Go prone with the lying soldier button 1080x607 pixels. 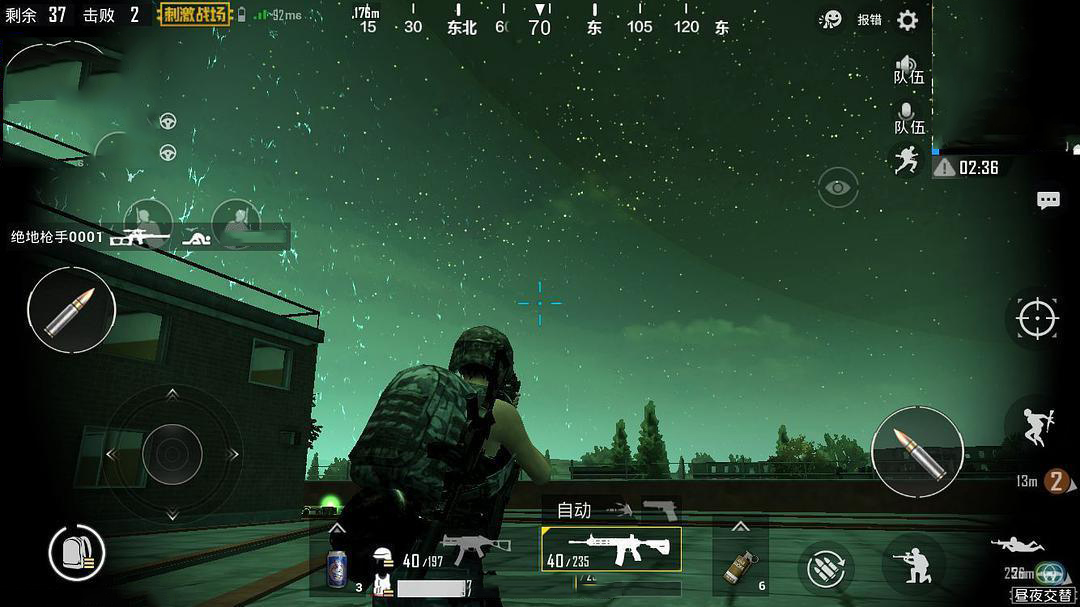(x=1016, y=546)
